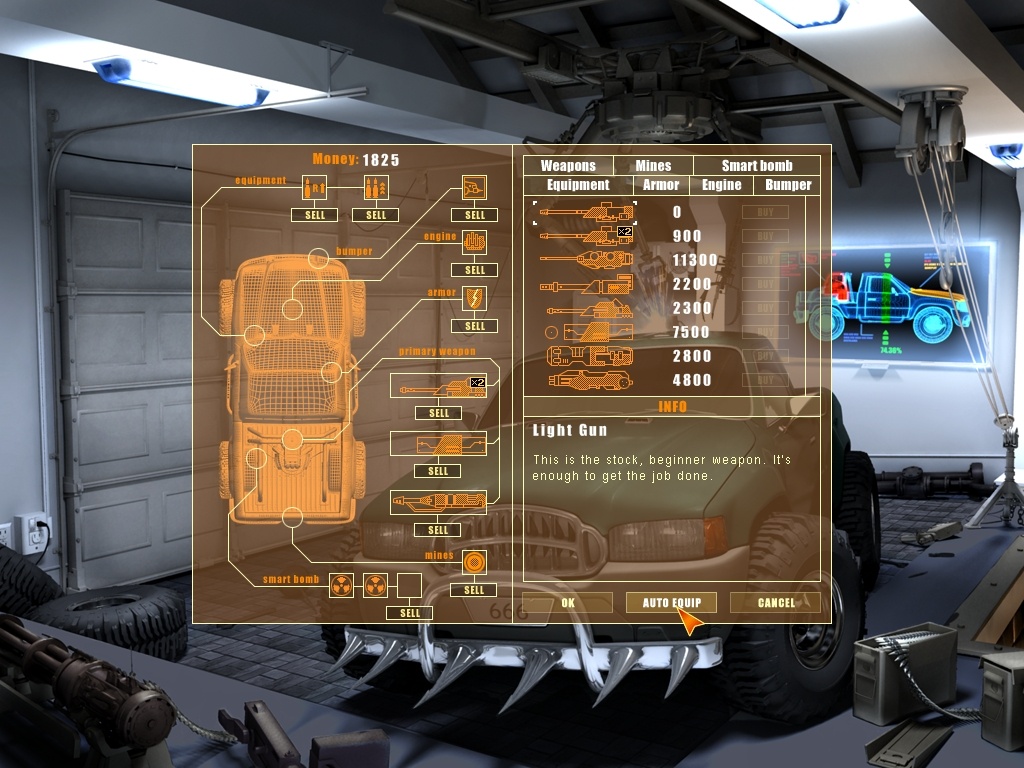Sell the smart bomb
This screenshot has width=1024, height=768.
tap(410, 613)
